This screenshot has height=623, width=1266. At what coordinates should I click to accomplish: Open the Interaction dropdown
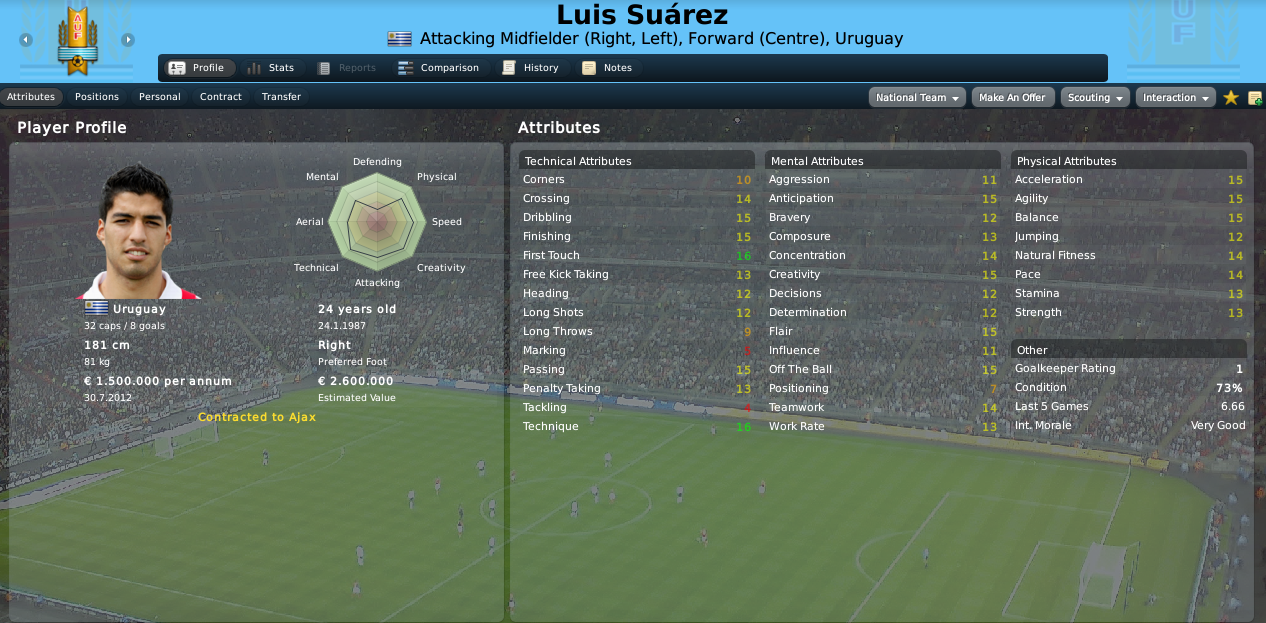(x=1176, y=98)
